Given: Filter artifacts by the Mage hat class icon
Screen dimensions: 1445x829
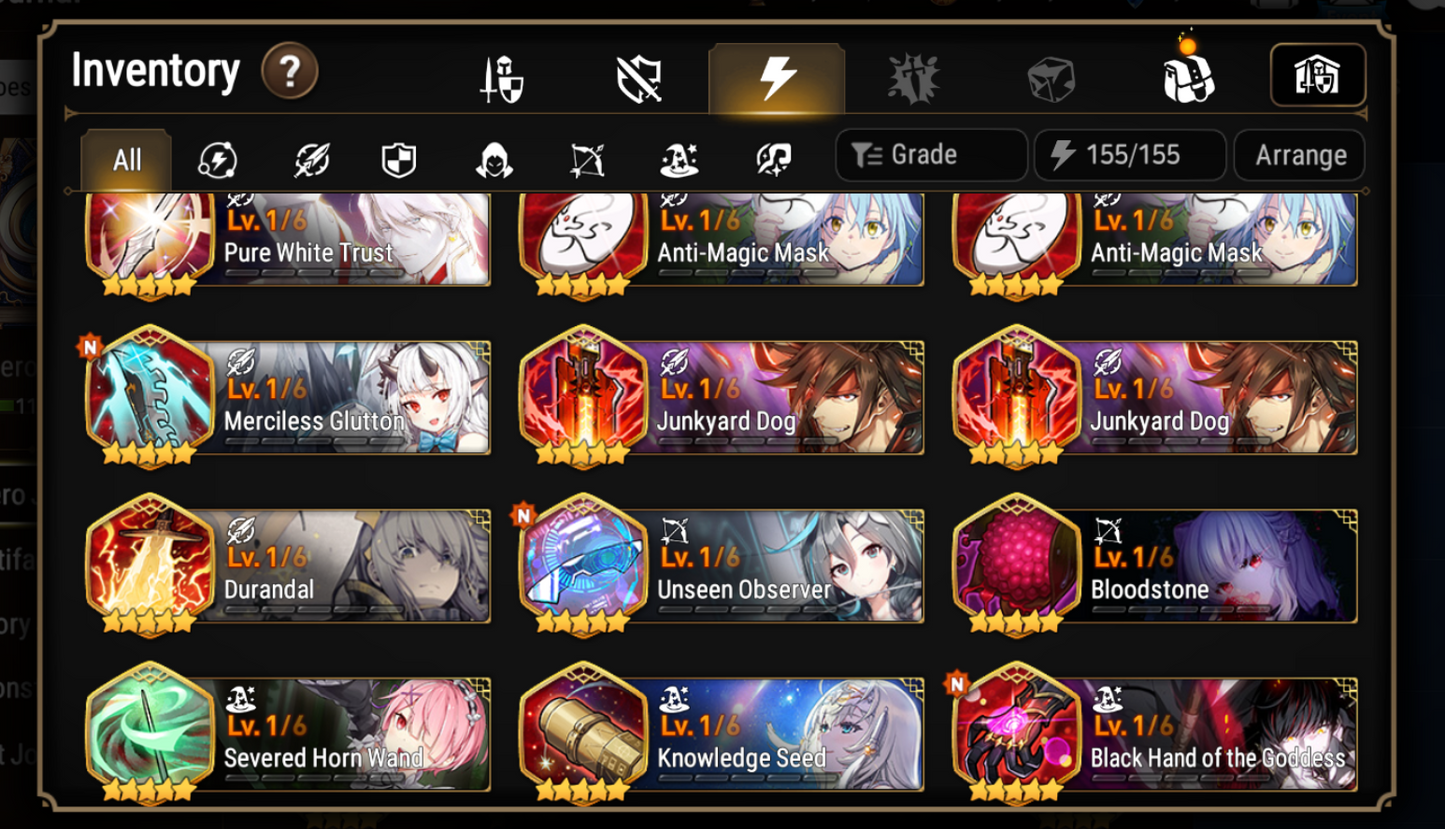Looking at the screenshot, I should [x=680, y=157].
